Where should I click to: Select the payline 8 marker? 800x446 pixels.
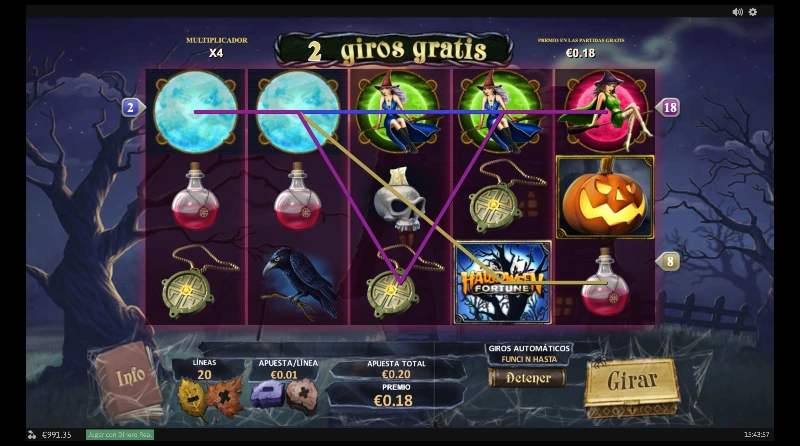click(669, 261)
